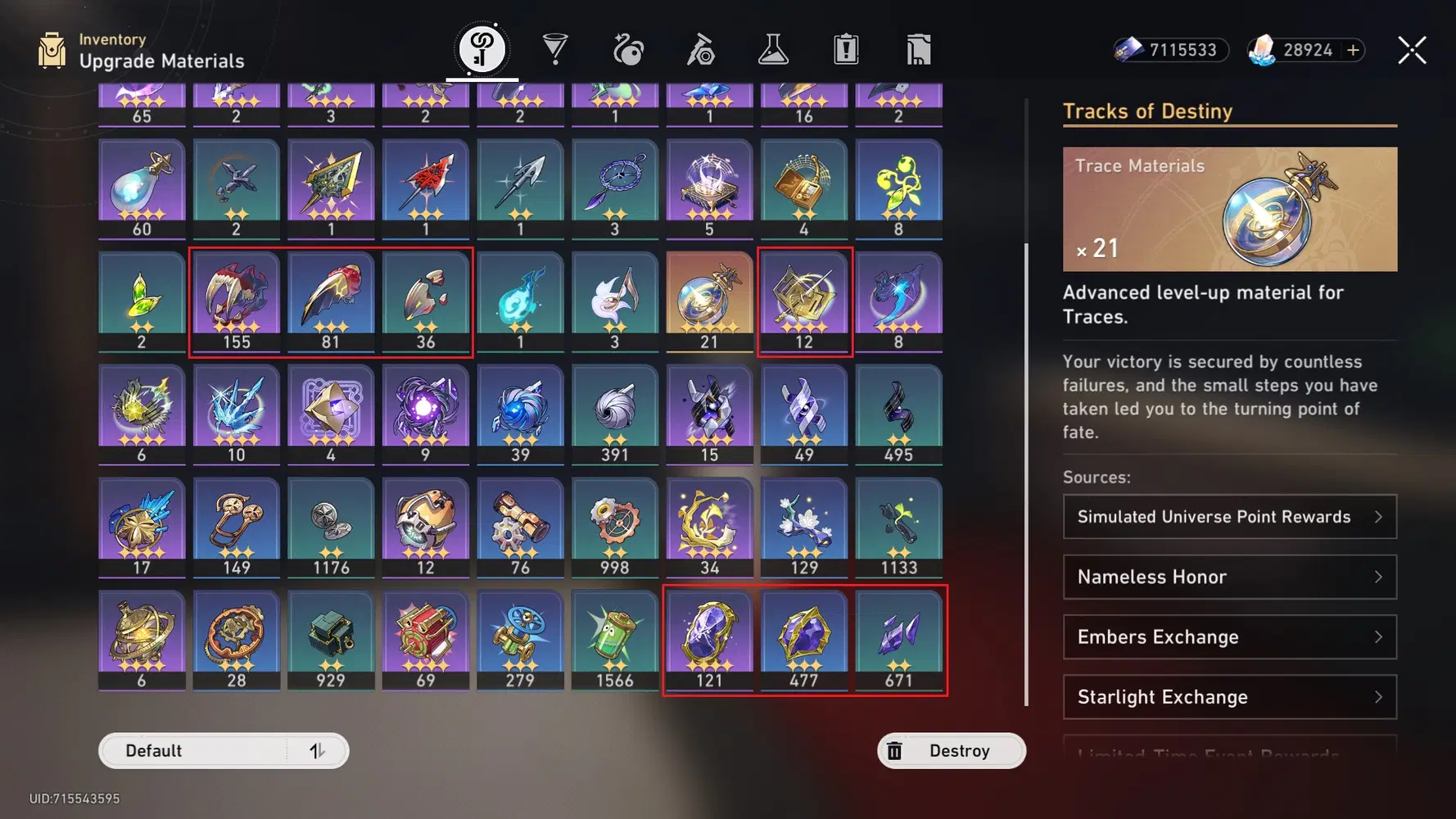This screenshot has height=819, width=1456.
Task: Open the synthesis flask category icon
Action: pyautogui.click(x=773, y=49)
